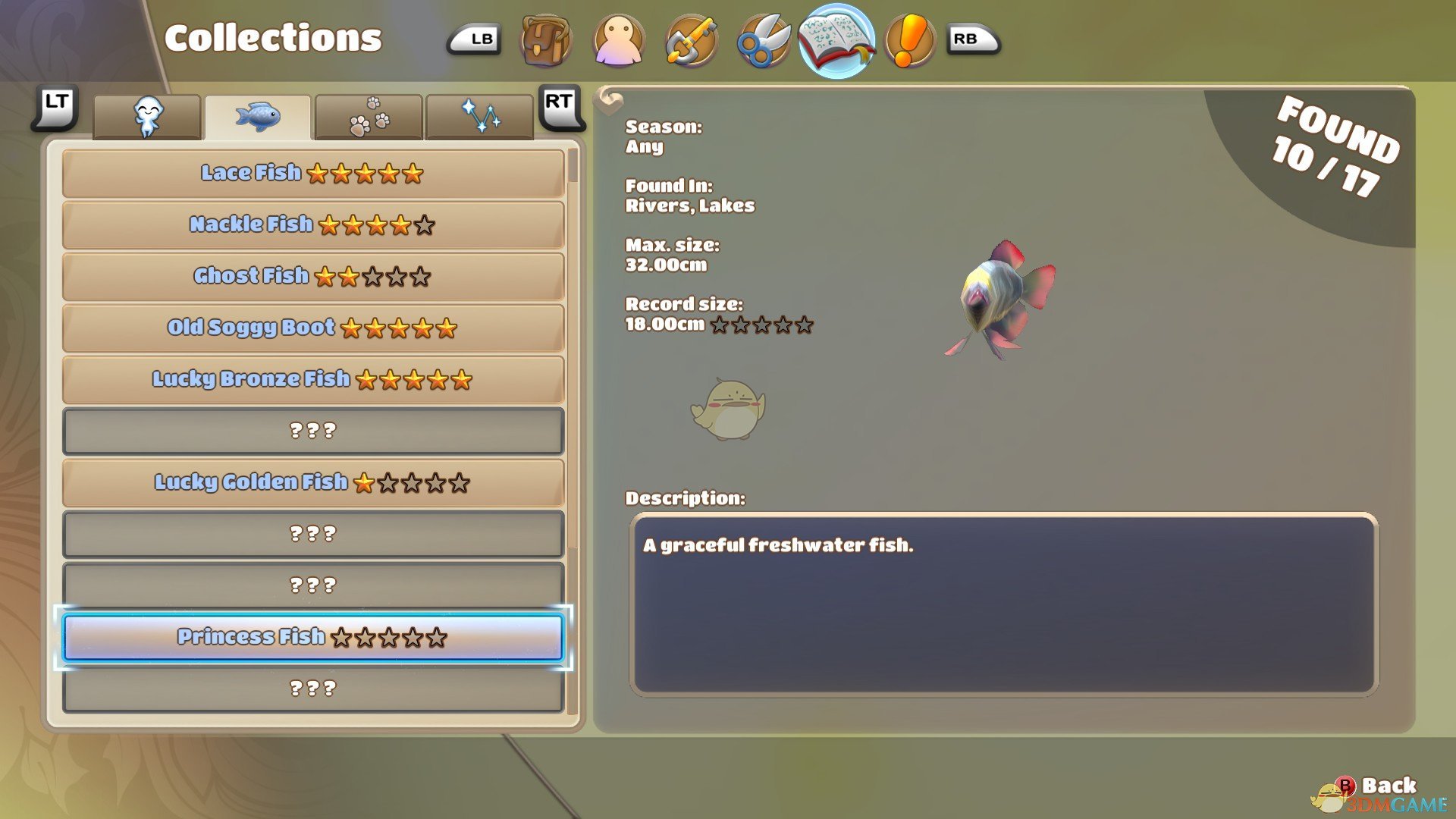Choose Ghost Fish from the list
This screenshot has width=1456, height=819.
[x=312, y=277]
